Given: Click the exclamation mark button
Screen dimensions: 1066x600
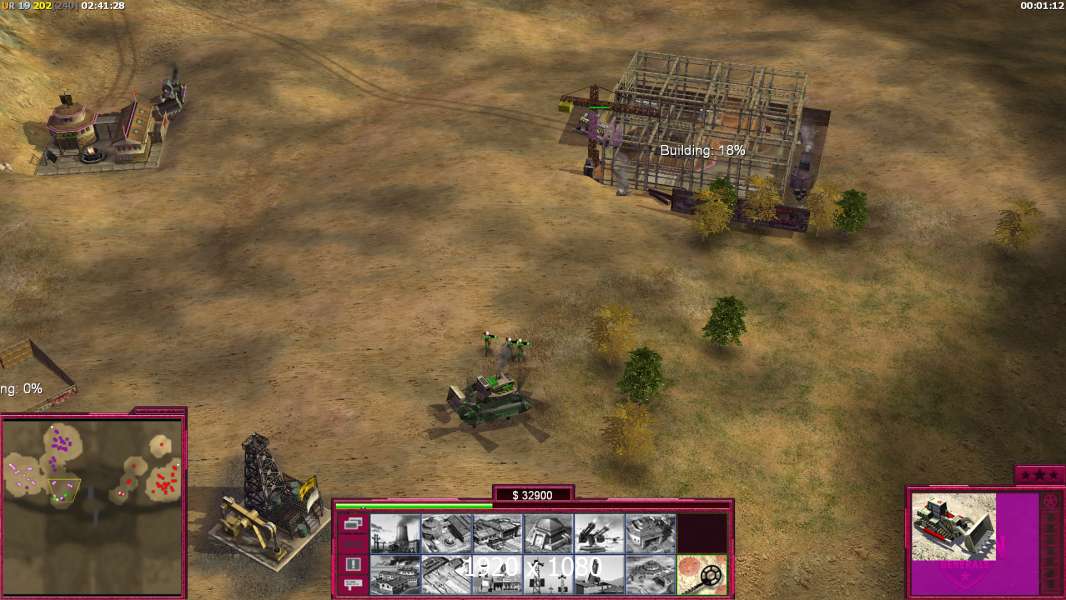Looking at the screenshot, I should point(352,564).
